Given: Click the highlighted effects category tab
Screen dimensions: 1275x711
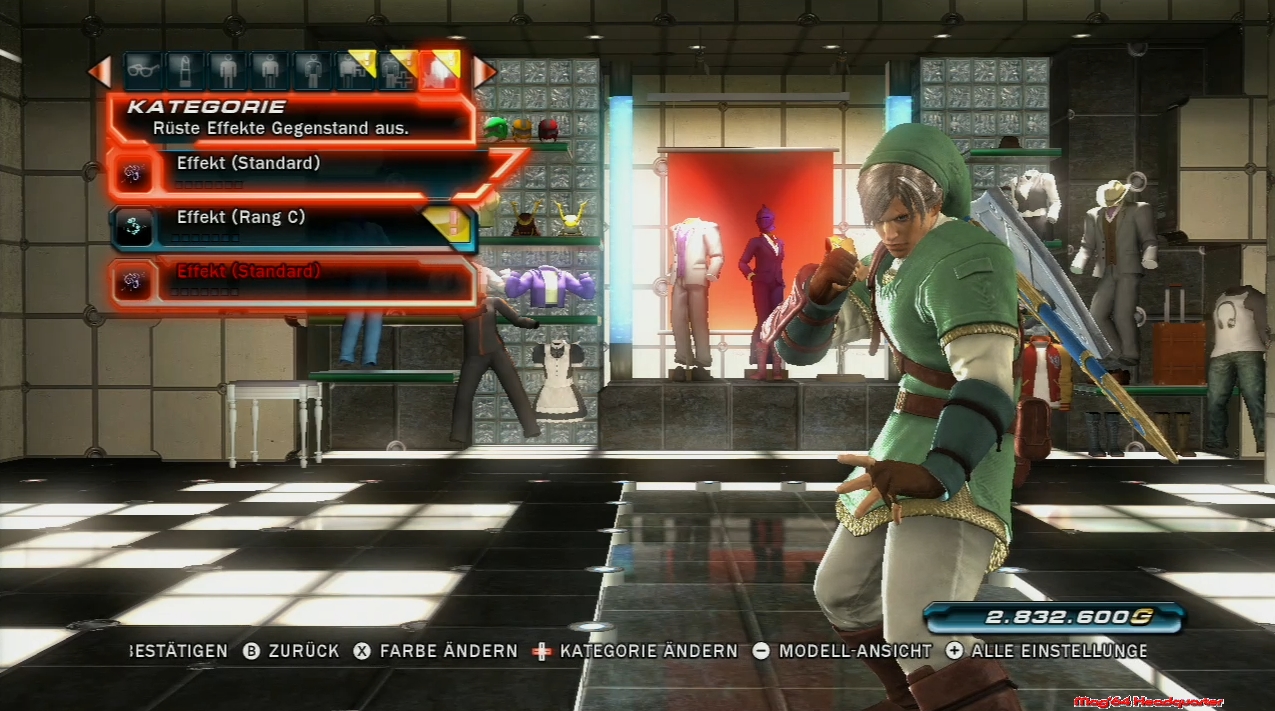Looking at the screenshot, I should click(x=439, y=71).
